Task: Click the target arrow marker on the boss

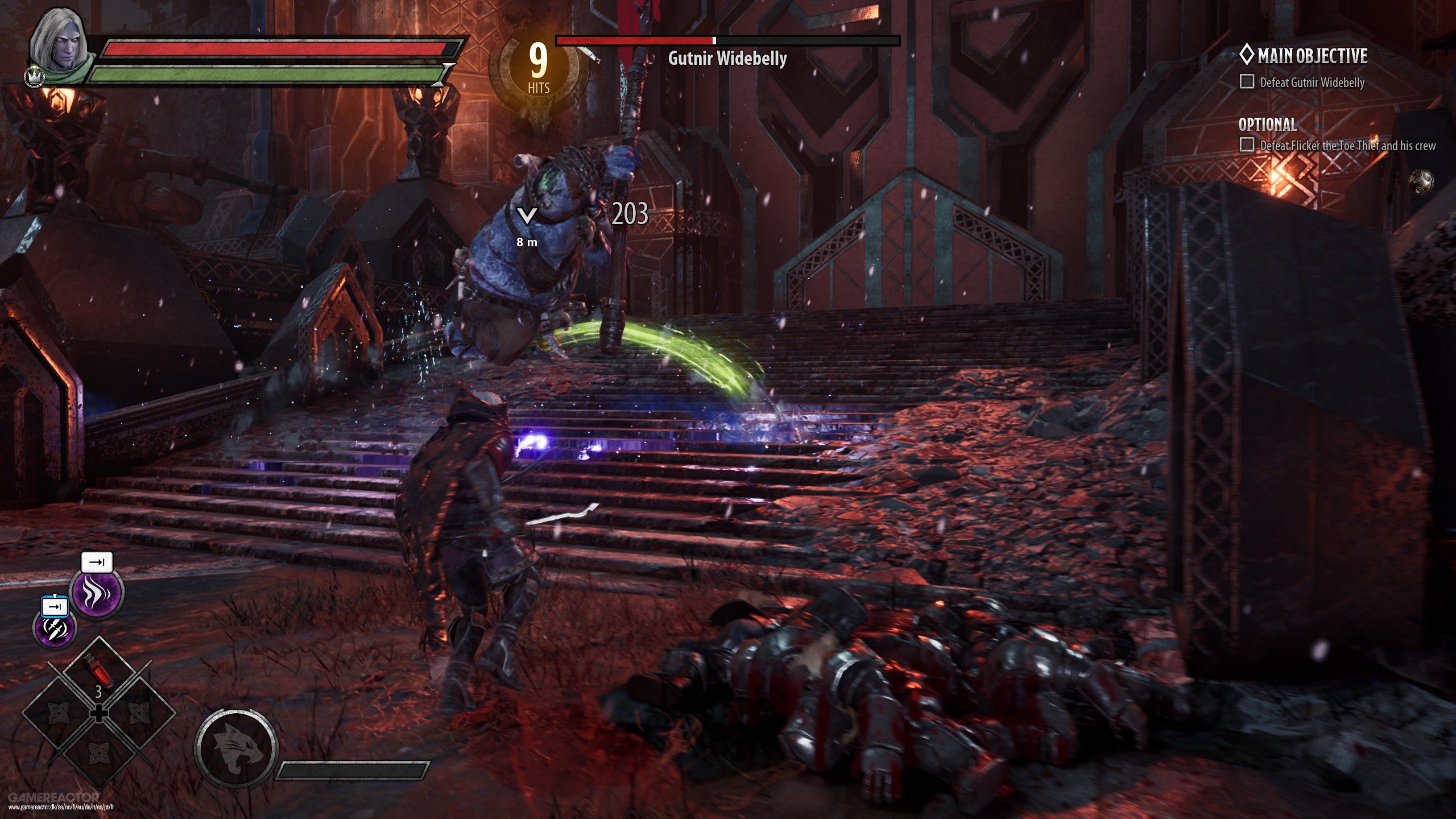Action: coord(527,216)
